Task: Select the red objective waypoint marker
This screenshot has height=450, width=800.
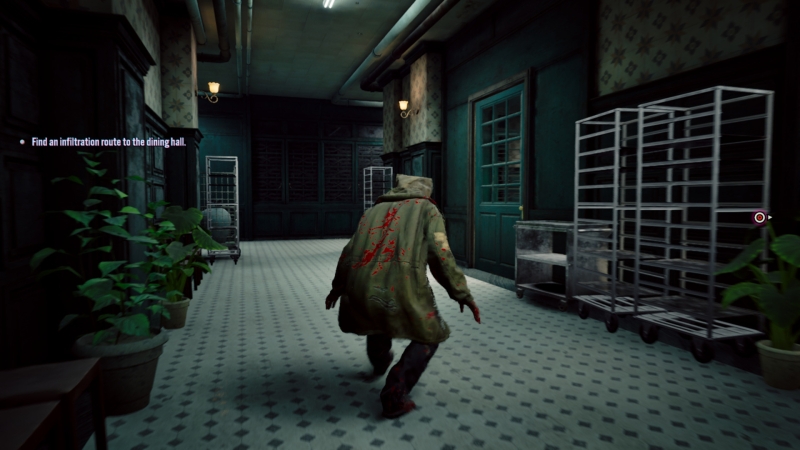Action: click(760, 216)
